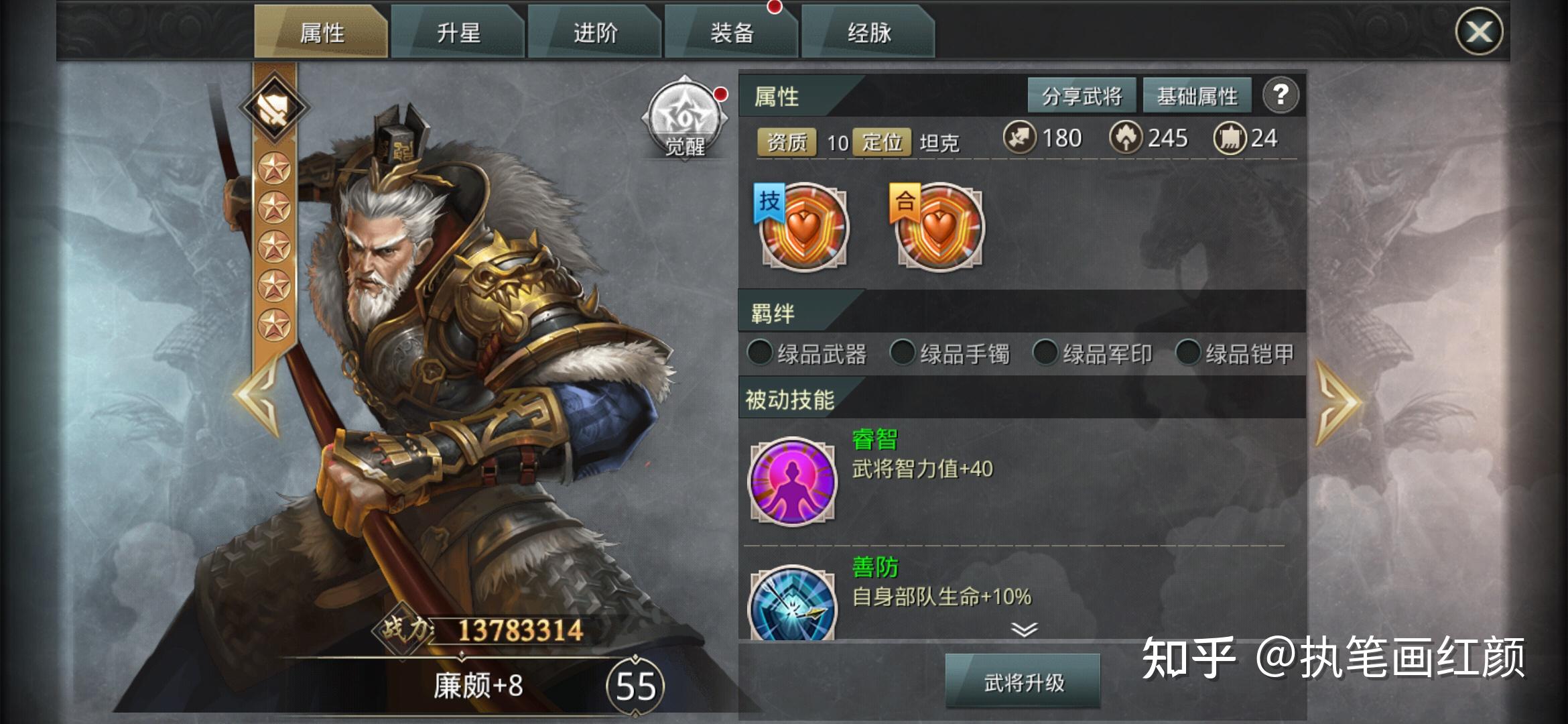
Task: Toggle the 绿品武器 bond indicator
Action: 761,354
